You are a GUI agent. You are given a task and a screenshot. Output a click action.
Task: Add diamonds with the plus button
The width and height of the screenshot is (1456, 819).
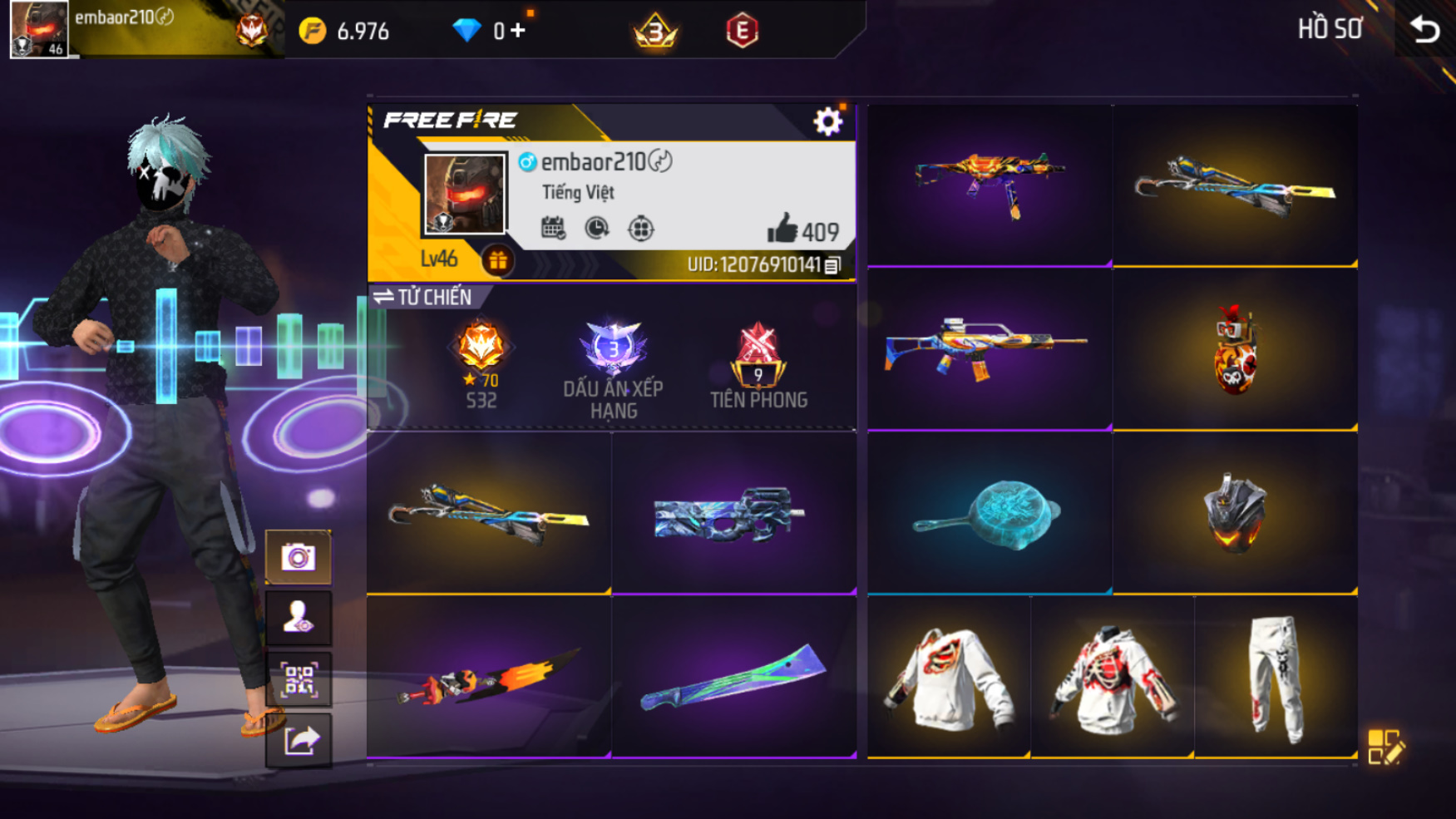pos(518,31)
